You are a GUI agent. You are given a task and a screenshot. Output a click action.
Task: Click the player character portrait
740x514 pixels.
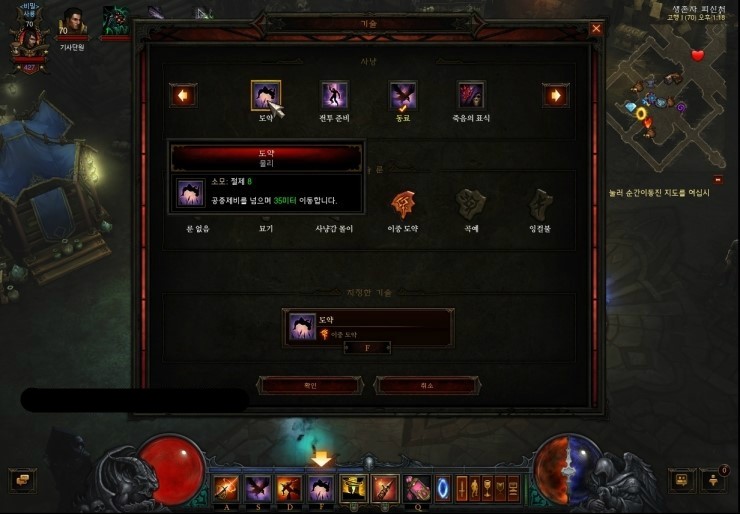coord(28,42)
